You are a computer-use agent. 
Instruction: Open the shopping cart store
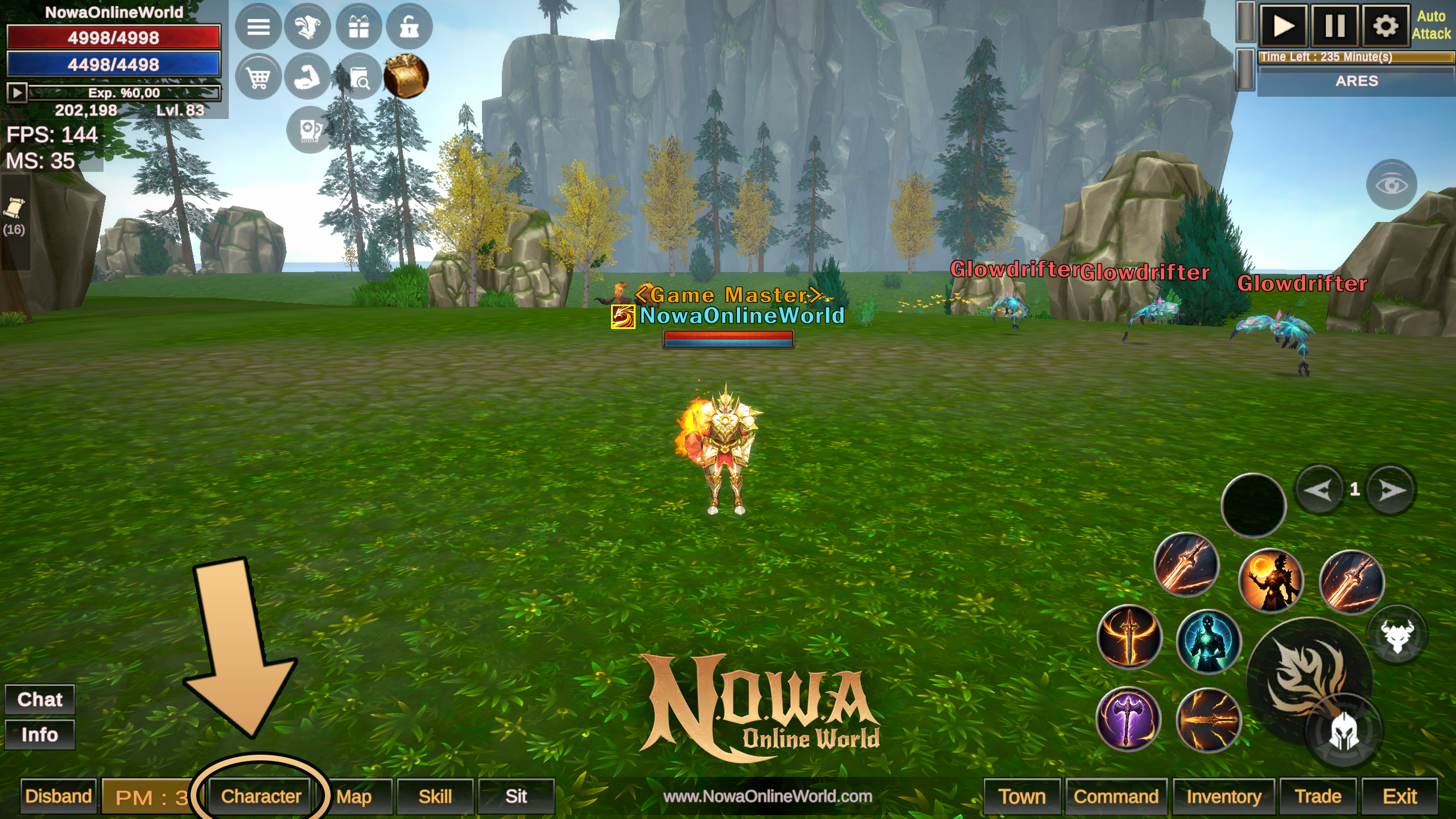point(258,77)
